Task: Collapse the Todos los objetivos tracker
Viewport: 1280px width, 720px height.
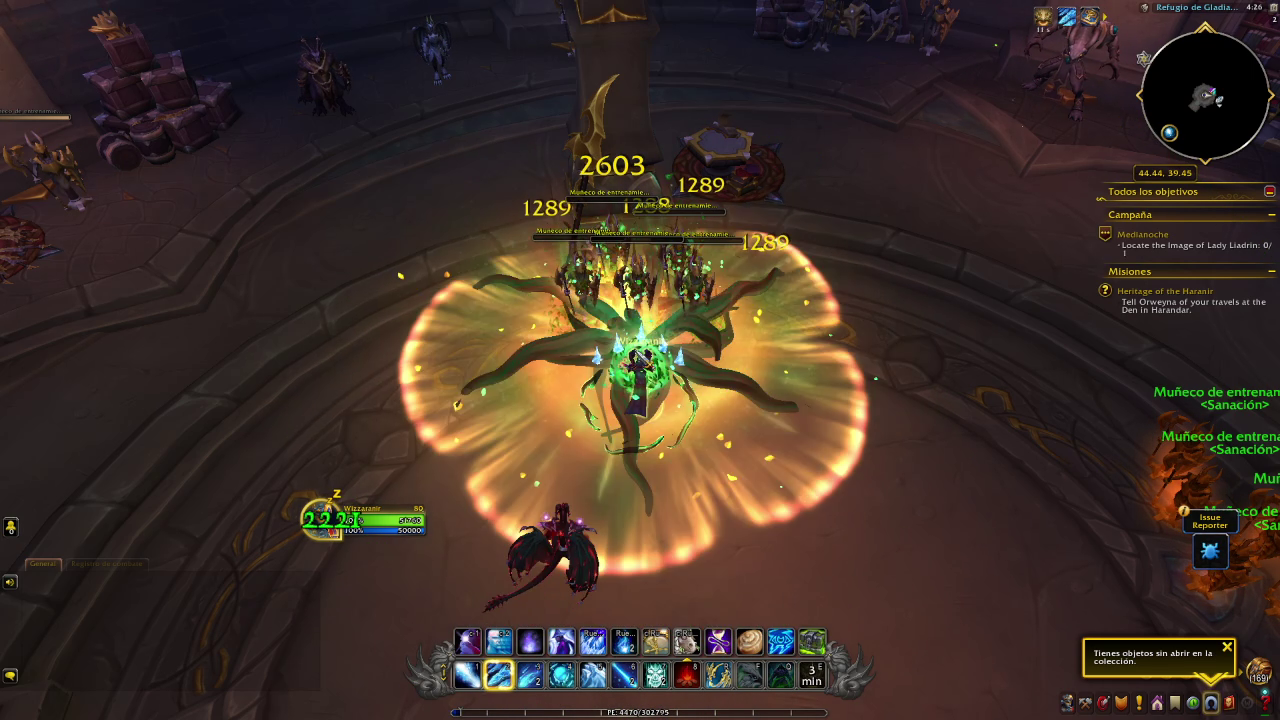Action: (x=1270, y=191)
